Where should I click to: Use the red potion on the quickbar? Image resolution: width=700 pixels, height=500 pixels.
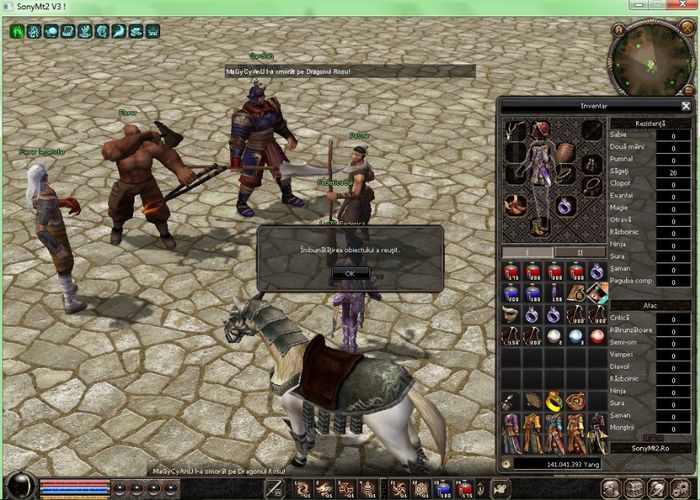tap(464, 488)
